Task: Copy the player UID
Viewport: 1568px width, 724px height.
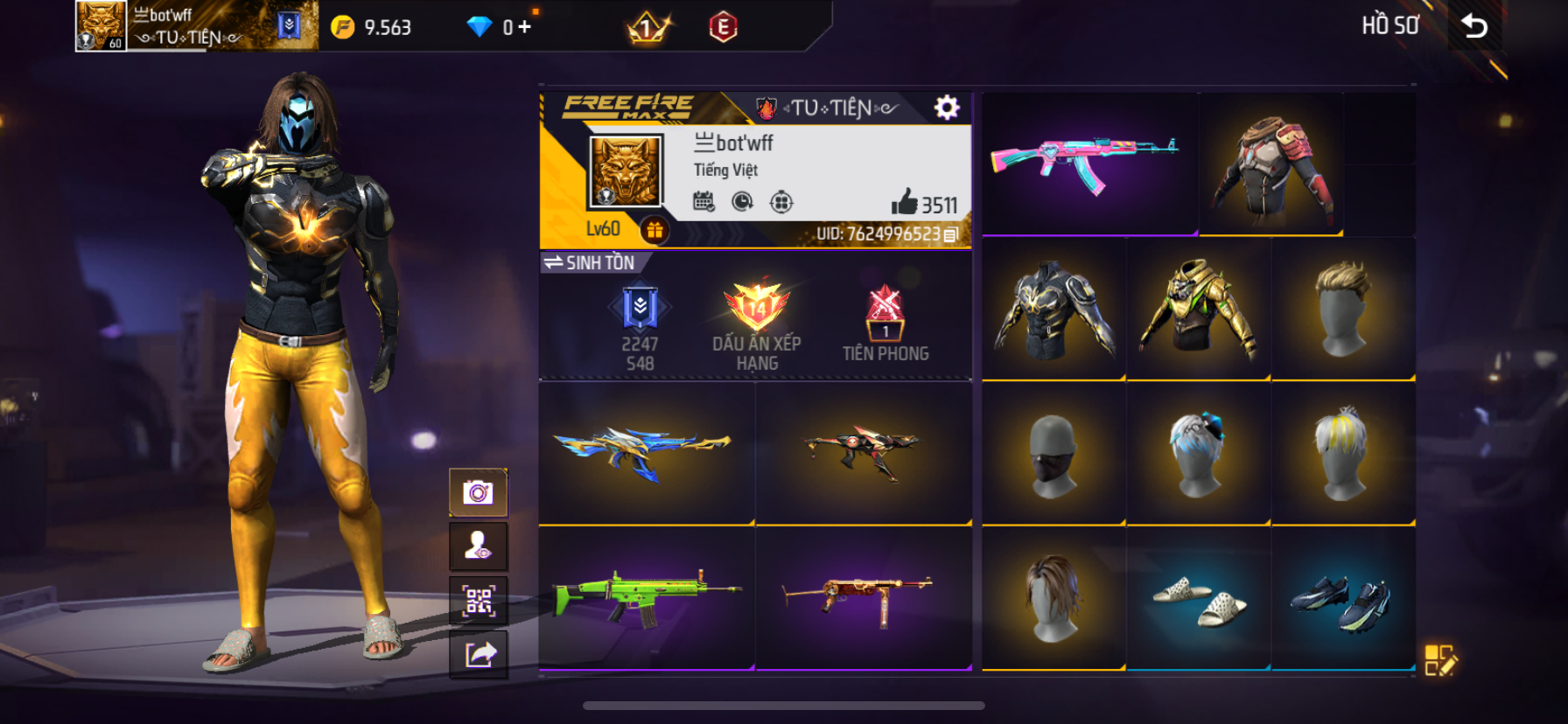Action: click(x=951, y=234)
